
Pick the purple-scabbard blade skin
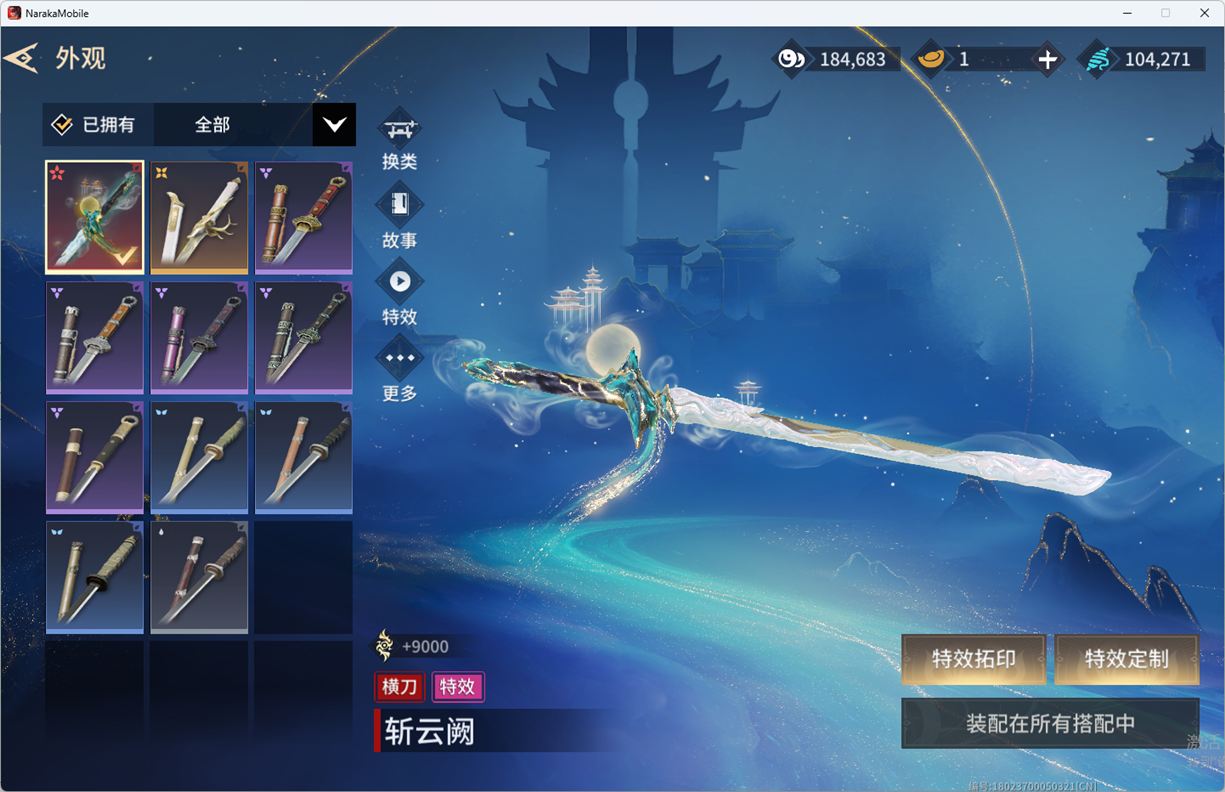point(199,337)
